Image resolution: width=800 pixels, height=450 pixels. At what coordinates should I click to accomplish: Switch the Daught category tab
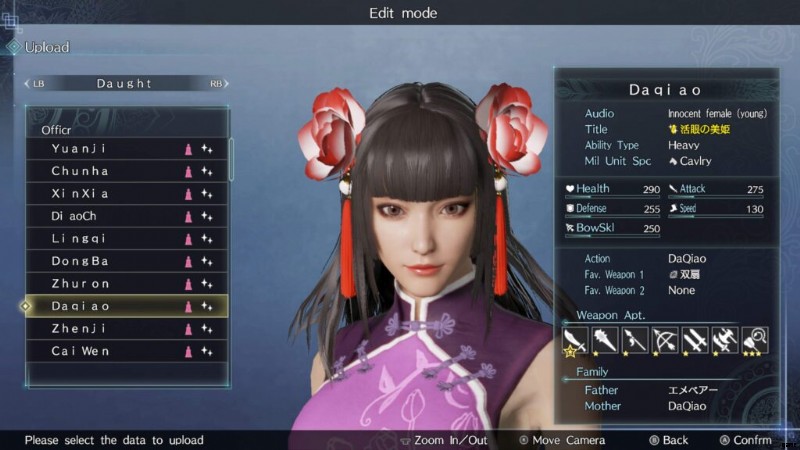125,84
